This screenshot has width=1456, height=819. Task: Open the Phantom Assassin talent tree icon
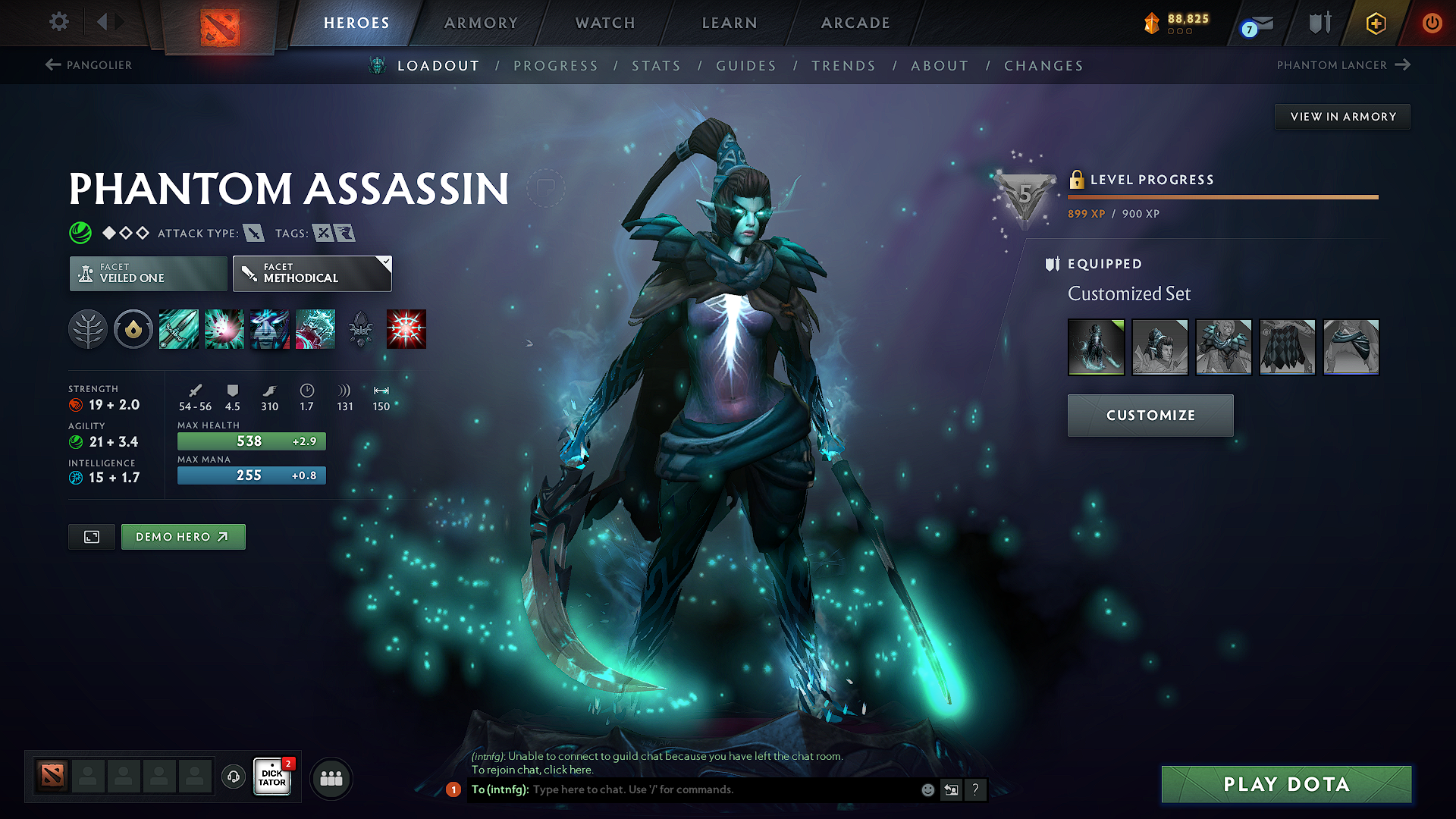(88, 329)
